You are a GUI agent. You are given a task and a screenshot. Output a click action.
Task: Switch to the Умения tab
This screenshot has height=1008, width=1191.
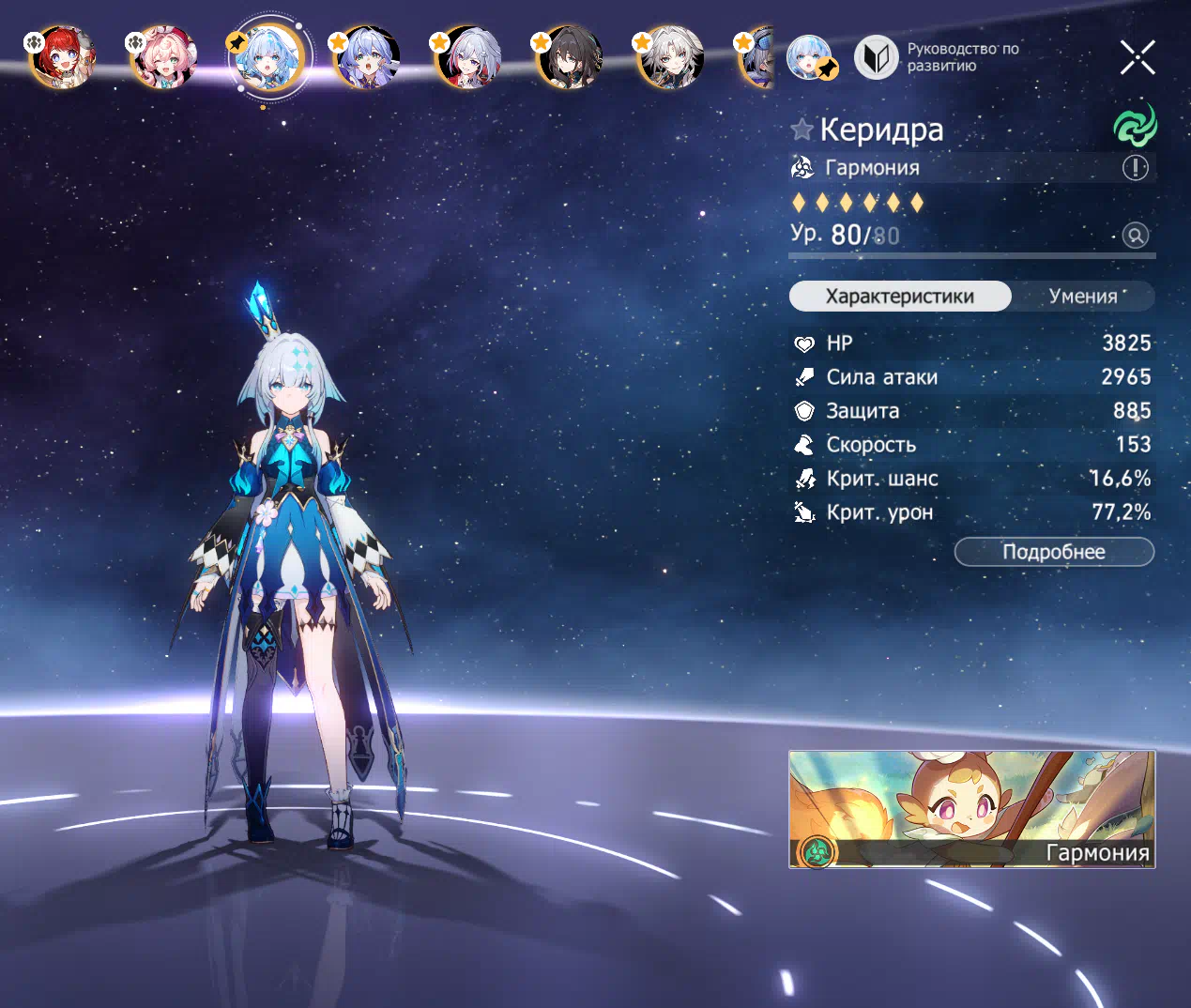pyautogui.click(x=1083, y=297)
